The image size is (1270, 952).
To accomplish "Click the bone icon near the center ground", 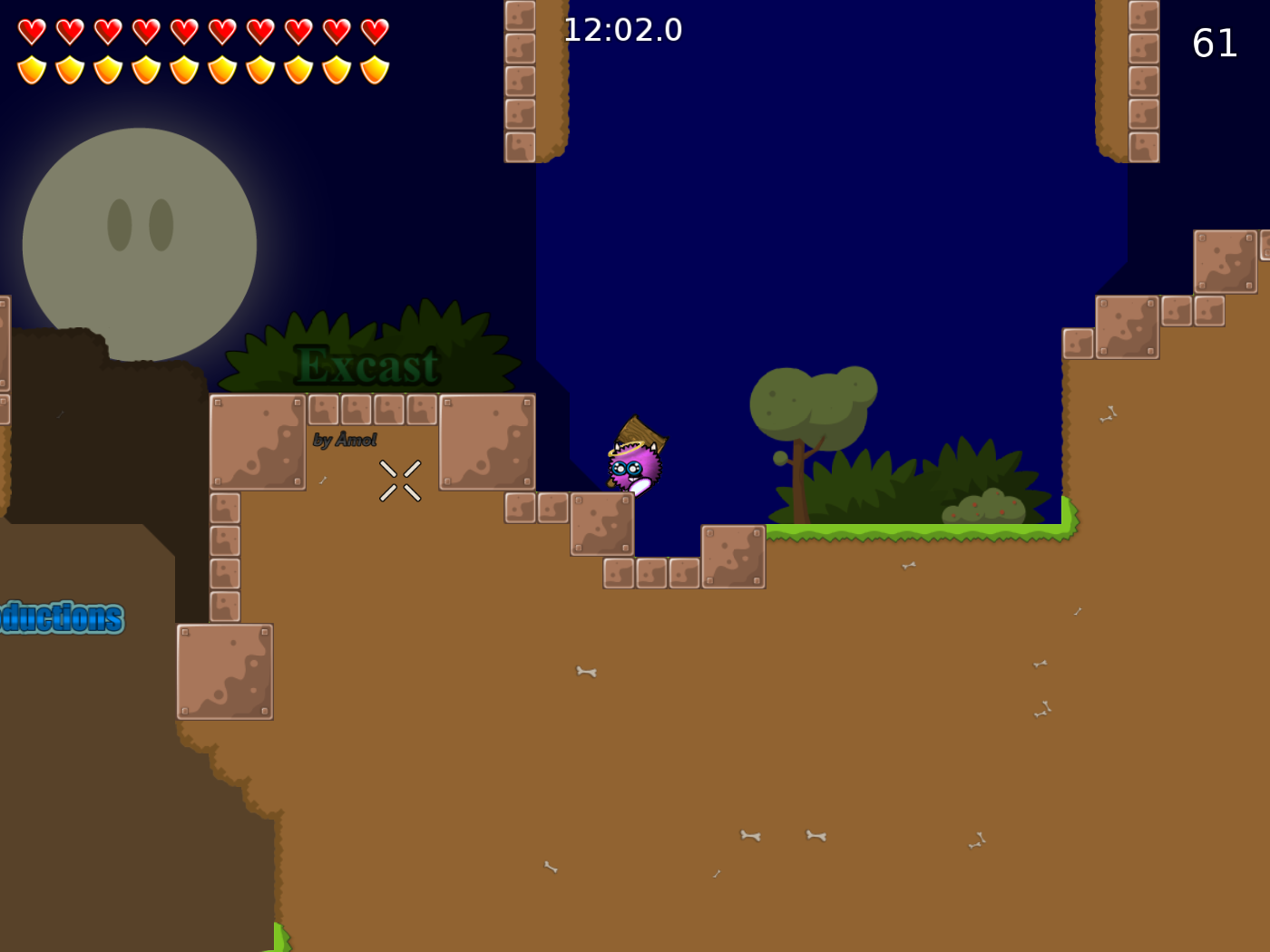I will point(585,670).
